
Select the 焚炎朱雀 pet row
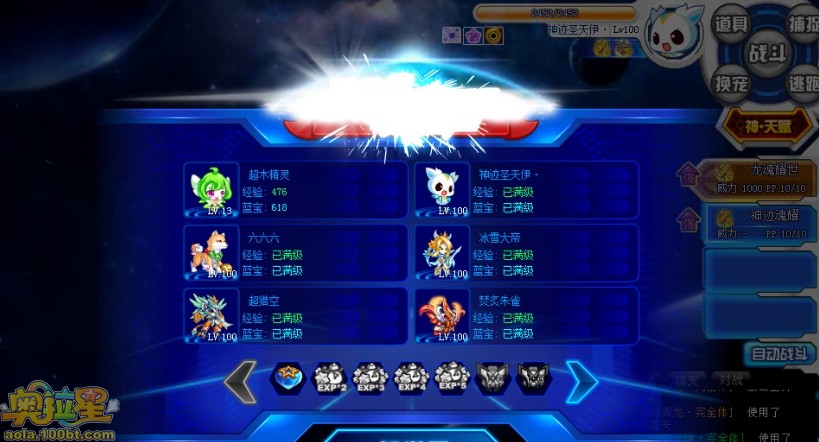[x=526, y=315]
